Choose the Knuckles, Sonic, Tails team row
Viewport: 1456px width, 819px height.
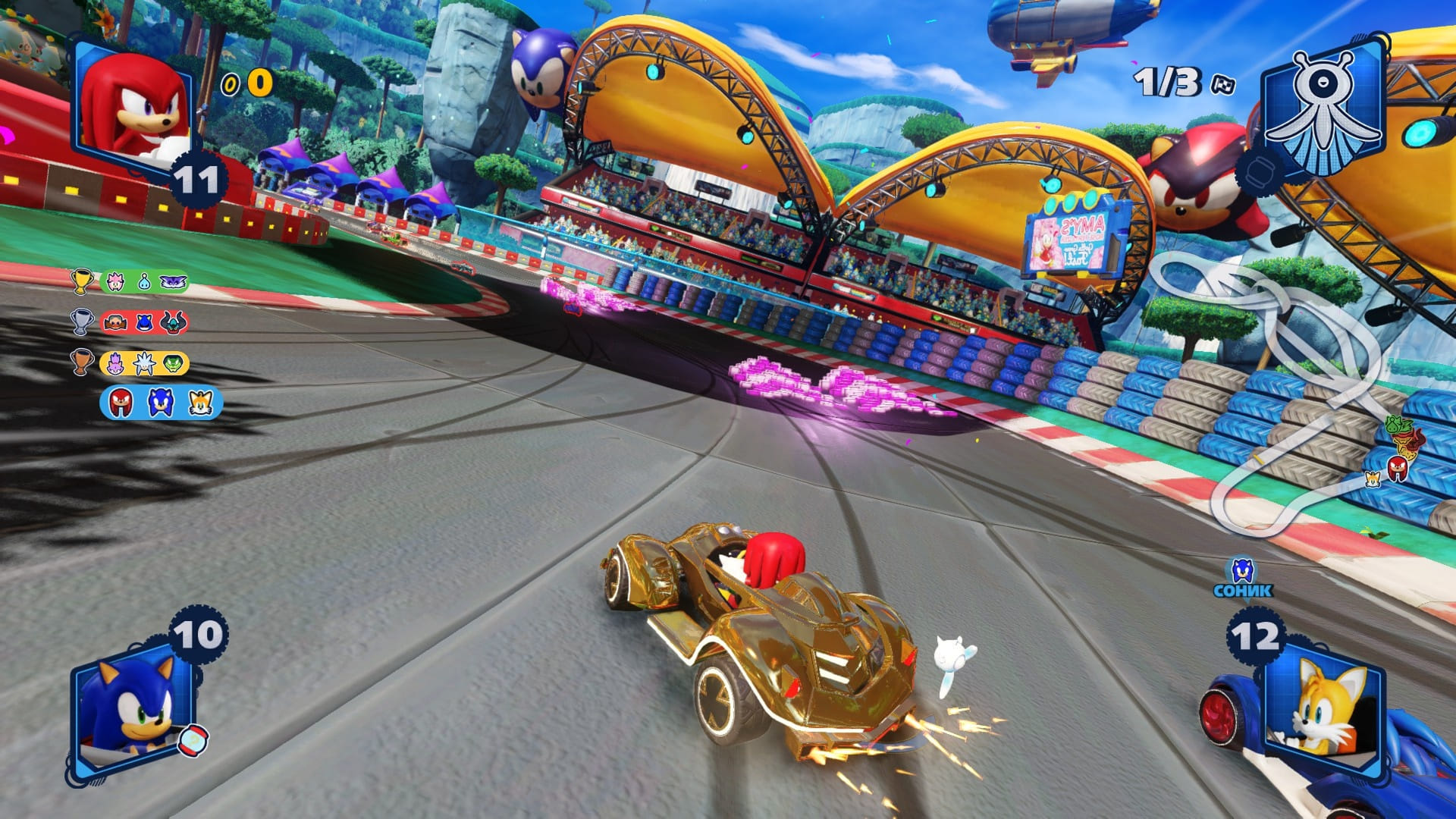[161, 403]
